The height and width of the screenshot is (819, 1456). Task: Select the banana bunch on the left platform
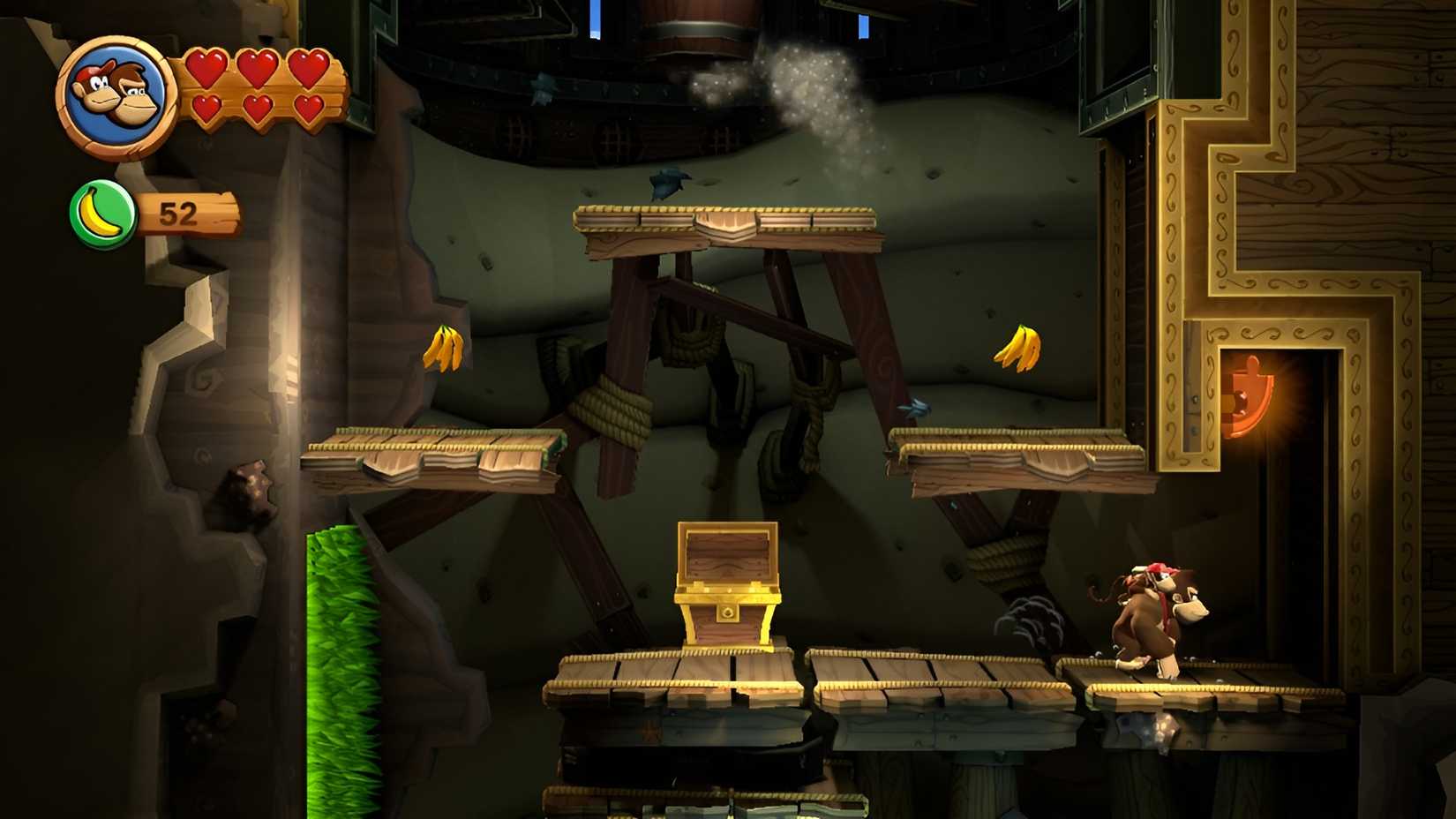tap(446, 346)
